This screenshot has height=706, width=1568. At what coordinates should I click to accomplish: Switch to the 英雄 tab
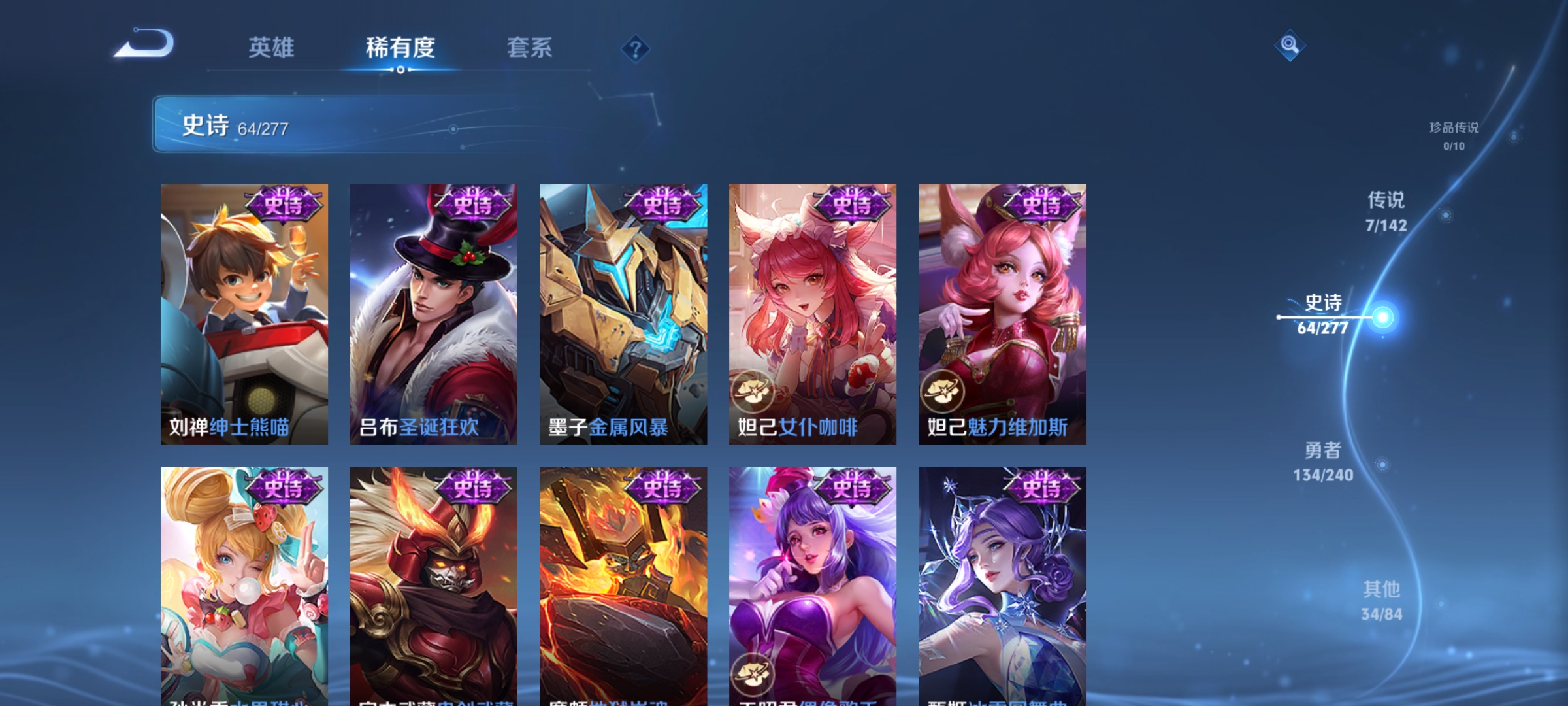[x=272, y=48]
